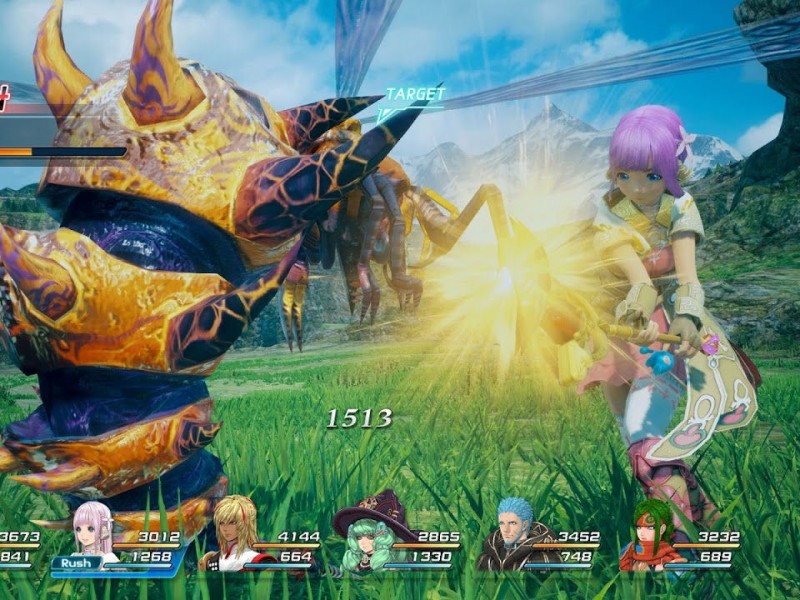Select the blue-haired man's portrait
The image size is (800, 600).
515,535
